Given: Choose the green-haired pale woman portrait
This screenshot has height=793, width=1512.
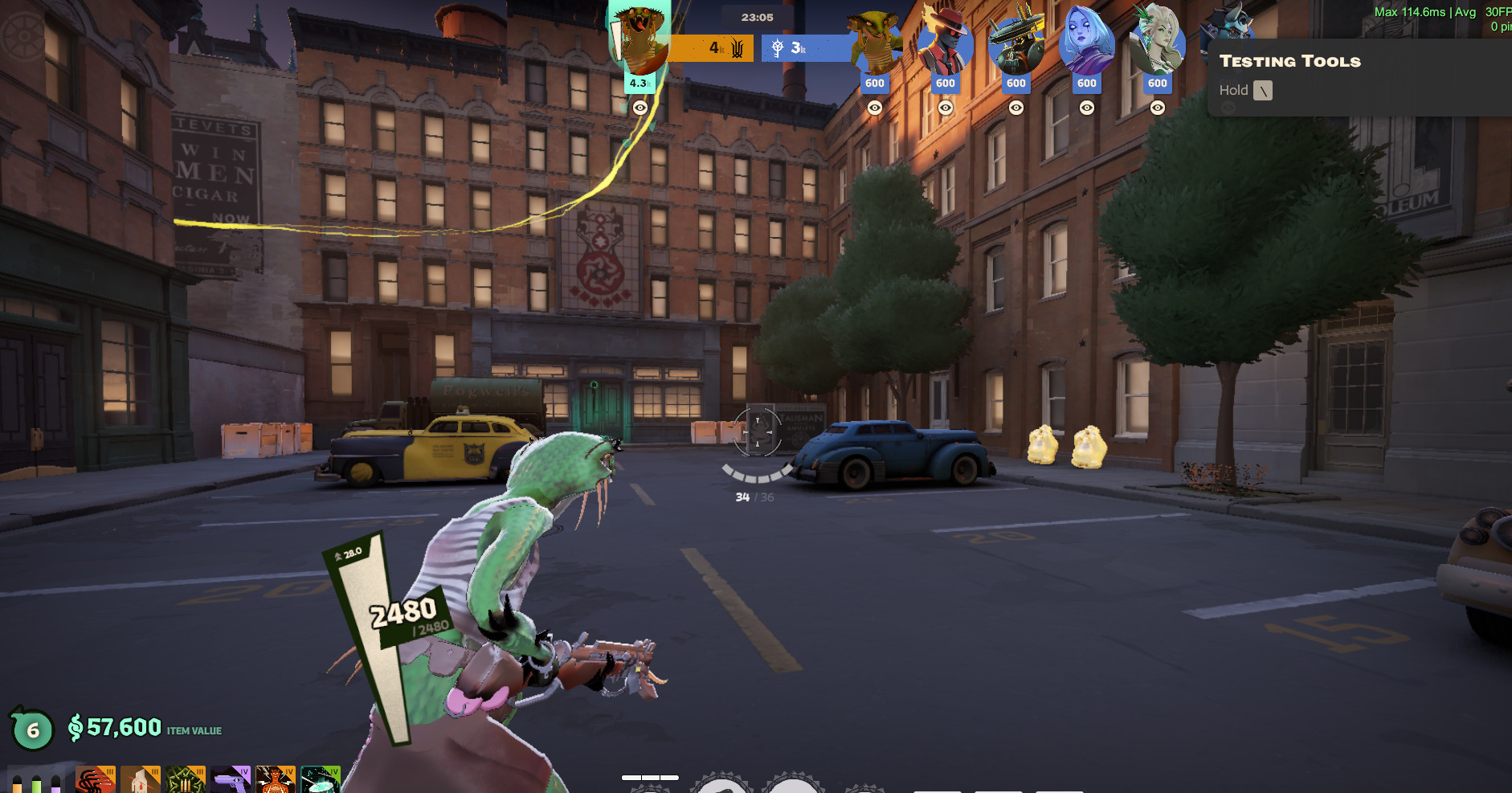Looking at the screenshot, I should coord(1157,43).
